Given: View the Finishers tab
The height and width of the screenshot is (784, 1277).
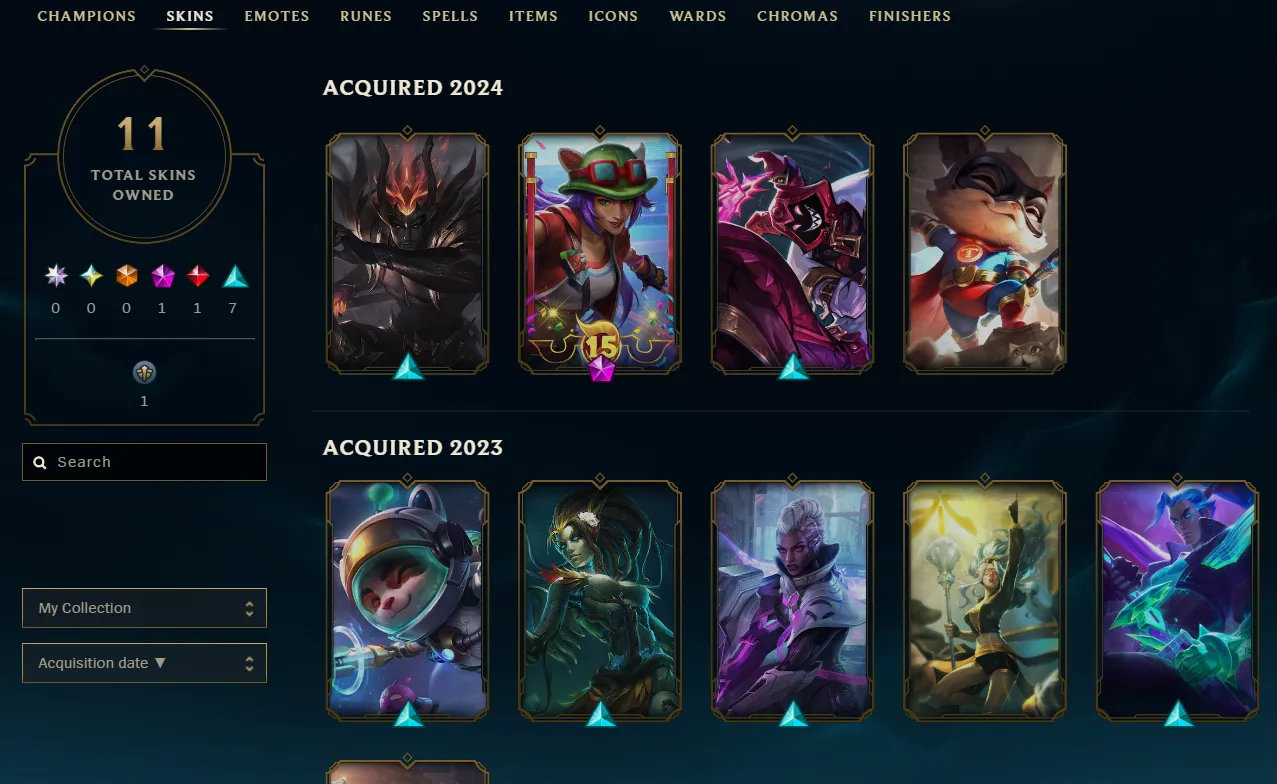Looking at the screenshot, I should [909, 16].
